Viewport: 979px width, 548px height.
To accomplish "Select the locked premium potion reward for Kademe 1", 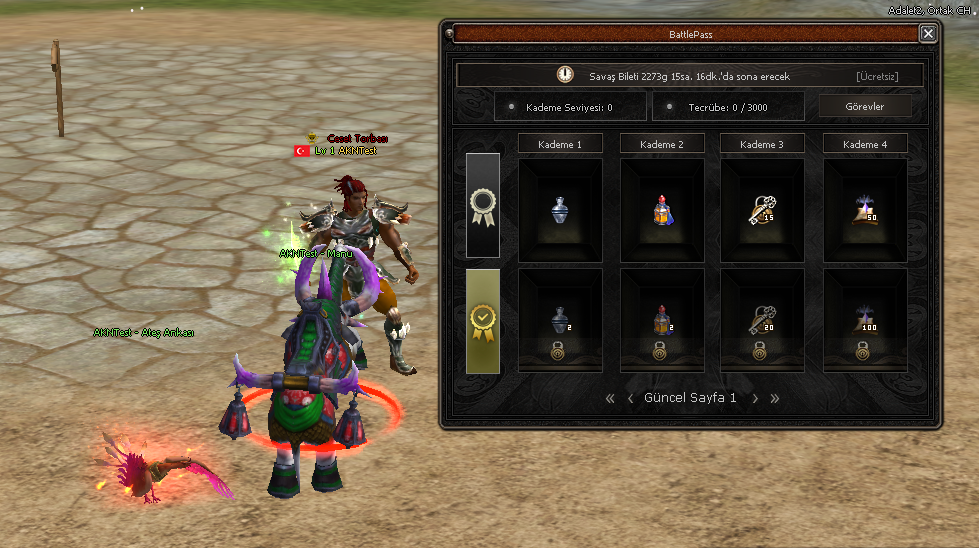I will (x=560, y=319).
